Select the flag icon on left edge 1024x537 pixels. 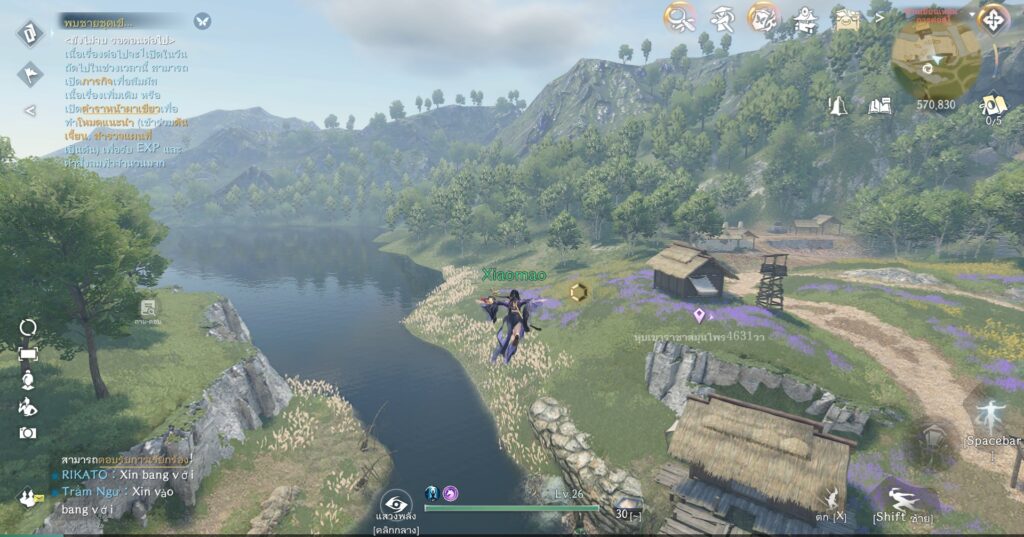(29, 73)
